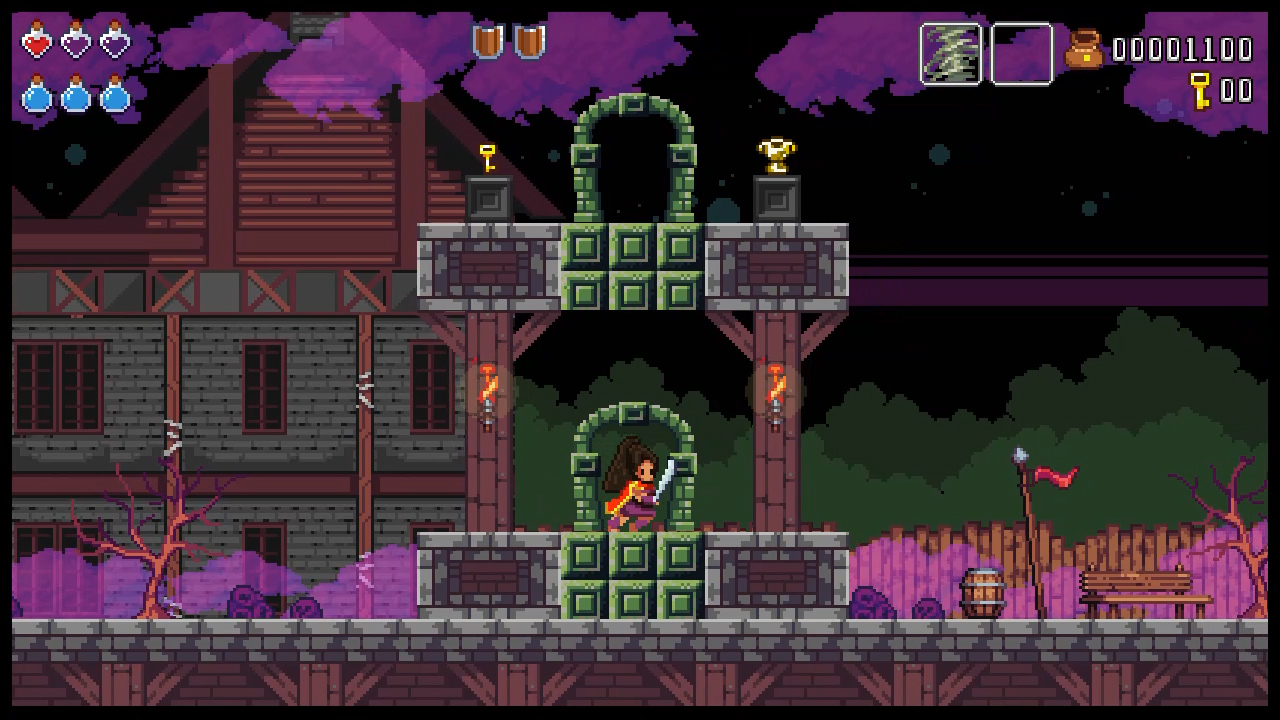Click the empty second ability slot
The image size is (1280, 720).
(1021, 52)
